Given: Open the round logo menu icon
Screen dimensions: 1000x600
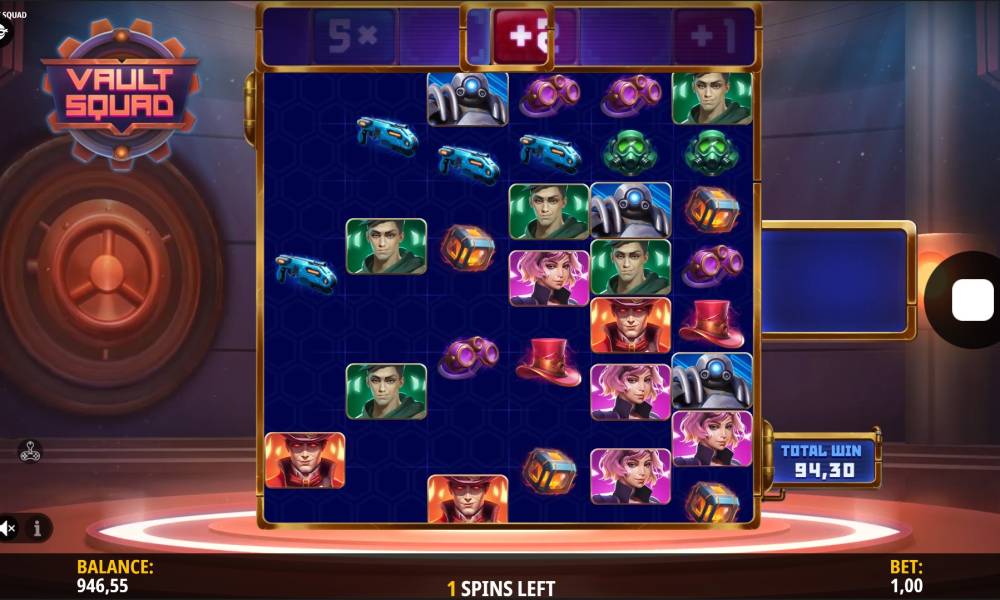Looking at the screenshot, I should pos(4,33).
